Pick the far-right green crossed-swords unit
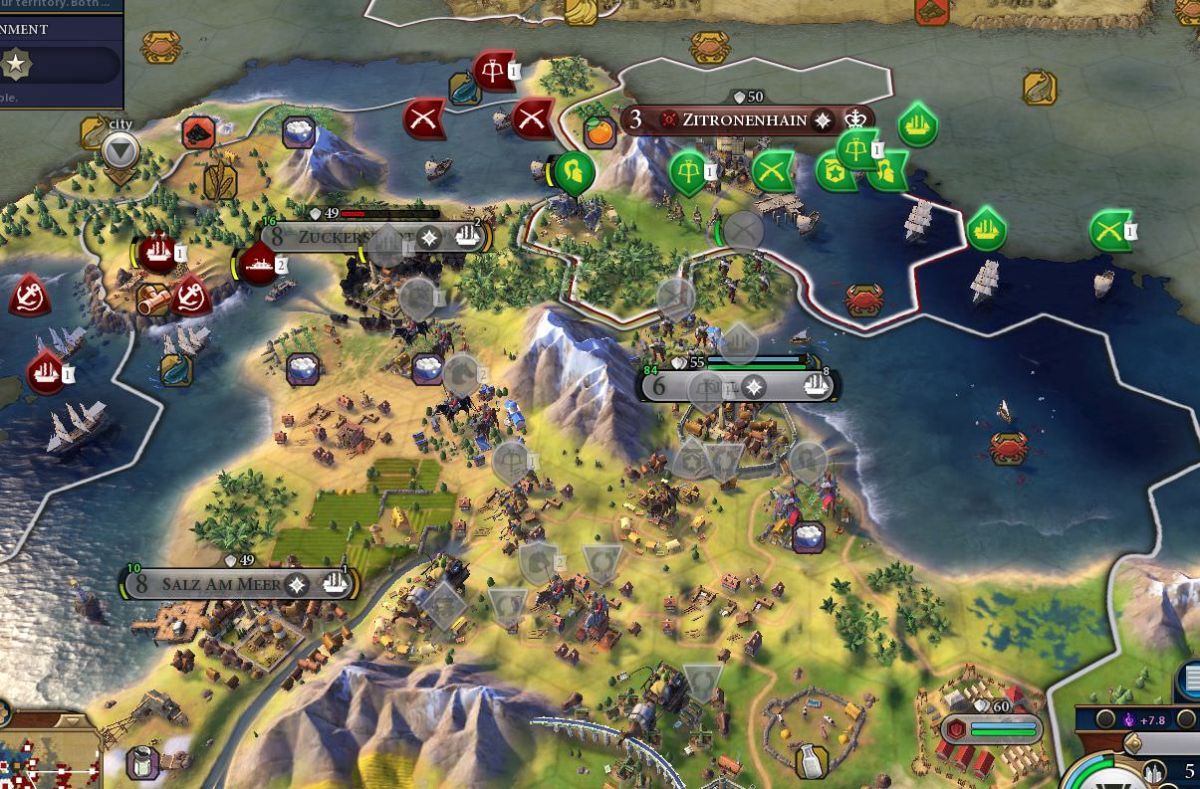This screenshot has width=1200, height=789. (1109, 231)
